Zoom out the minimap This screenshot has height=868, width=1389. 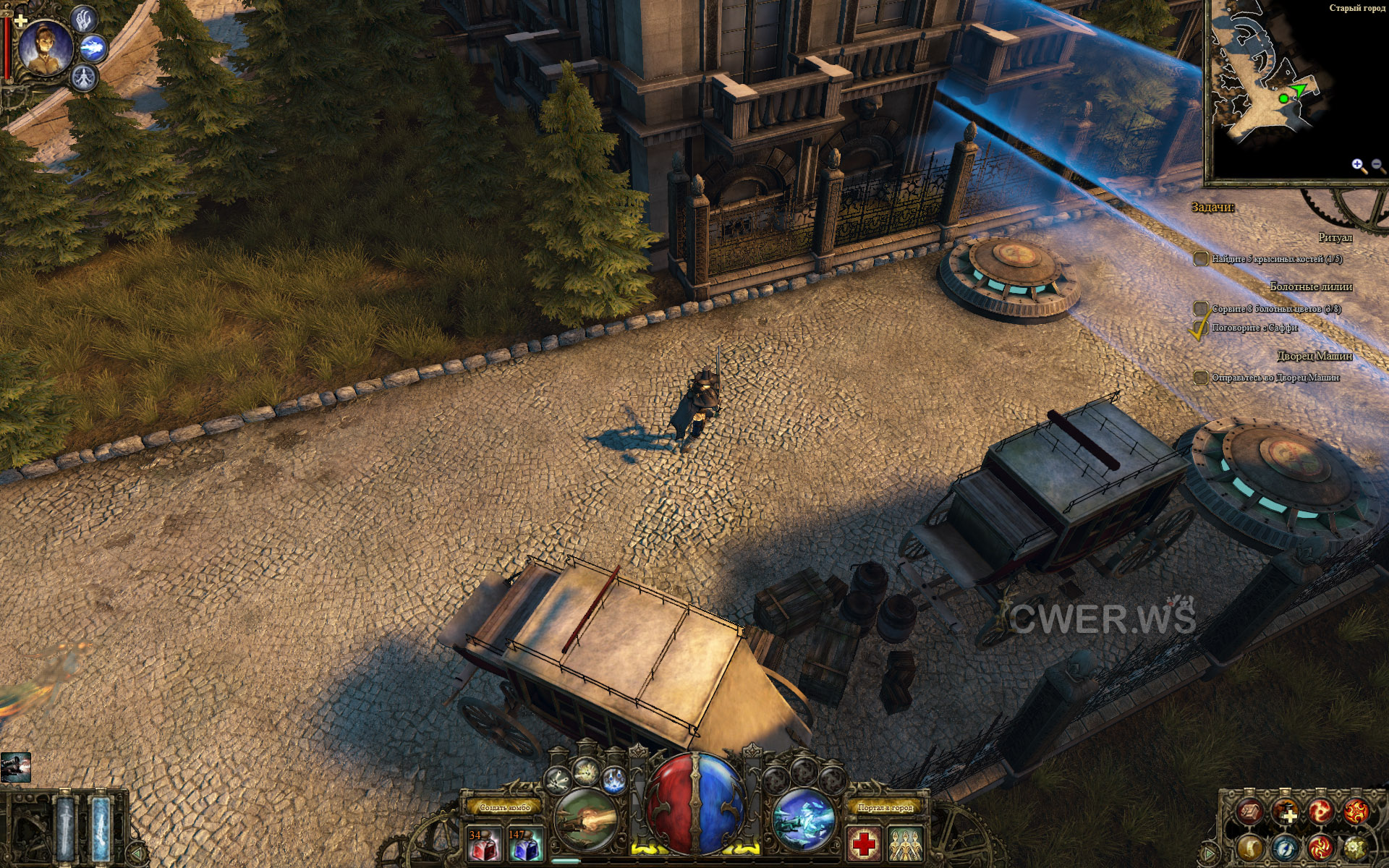click(x=1377, y=166)
